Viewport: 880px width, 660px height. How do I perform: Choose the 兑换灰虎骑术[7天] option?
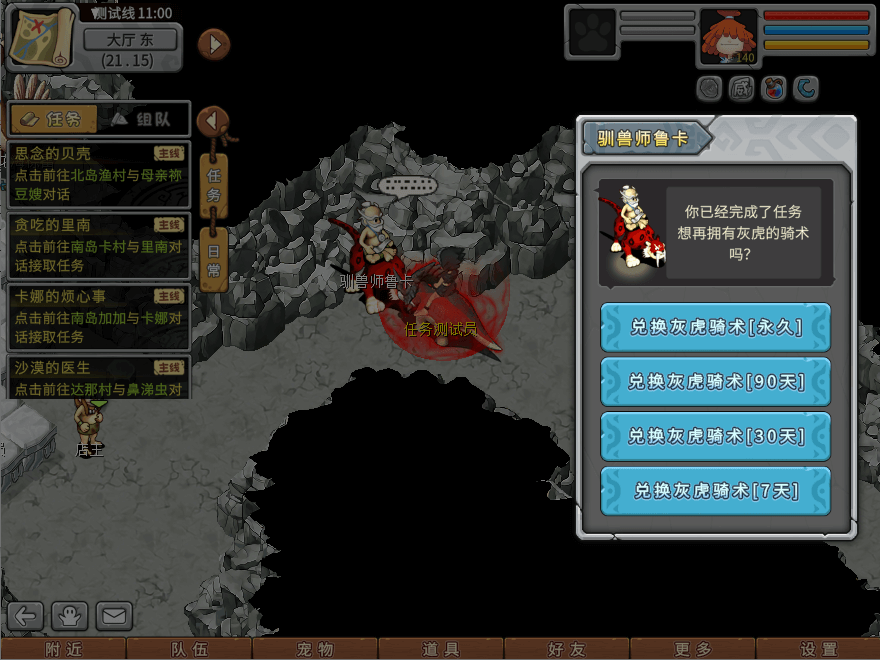[x=715, y=490]
